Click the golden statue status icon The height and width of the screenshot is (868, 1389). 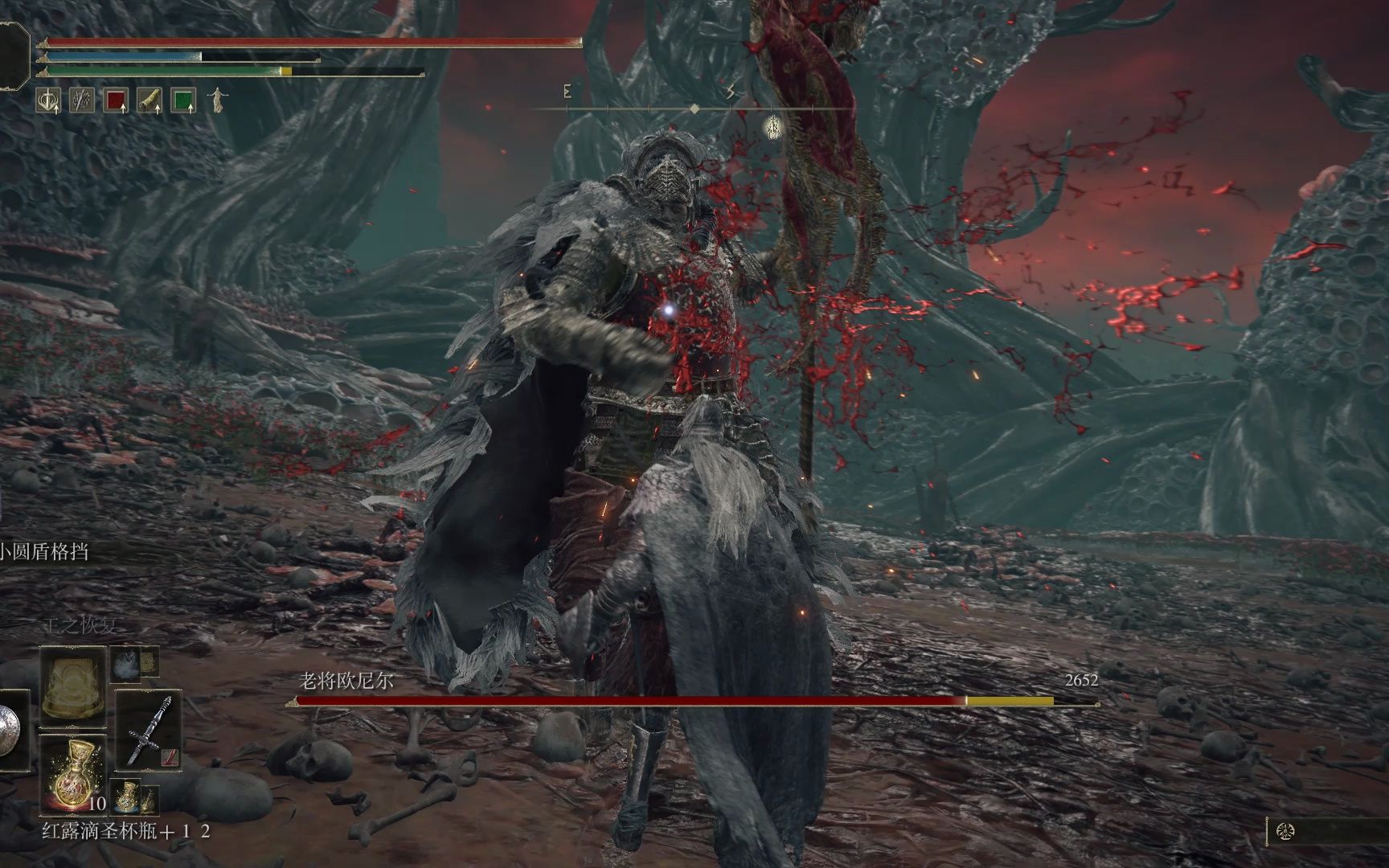pos(217,100)
